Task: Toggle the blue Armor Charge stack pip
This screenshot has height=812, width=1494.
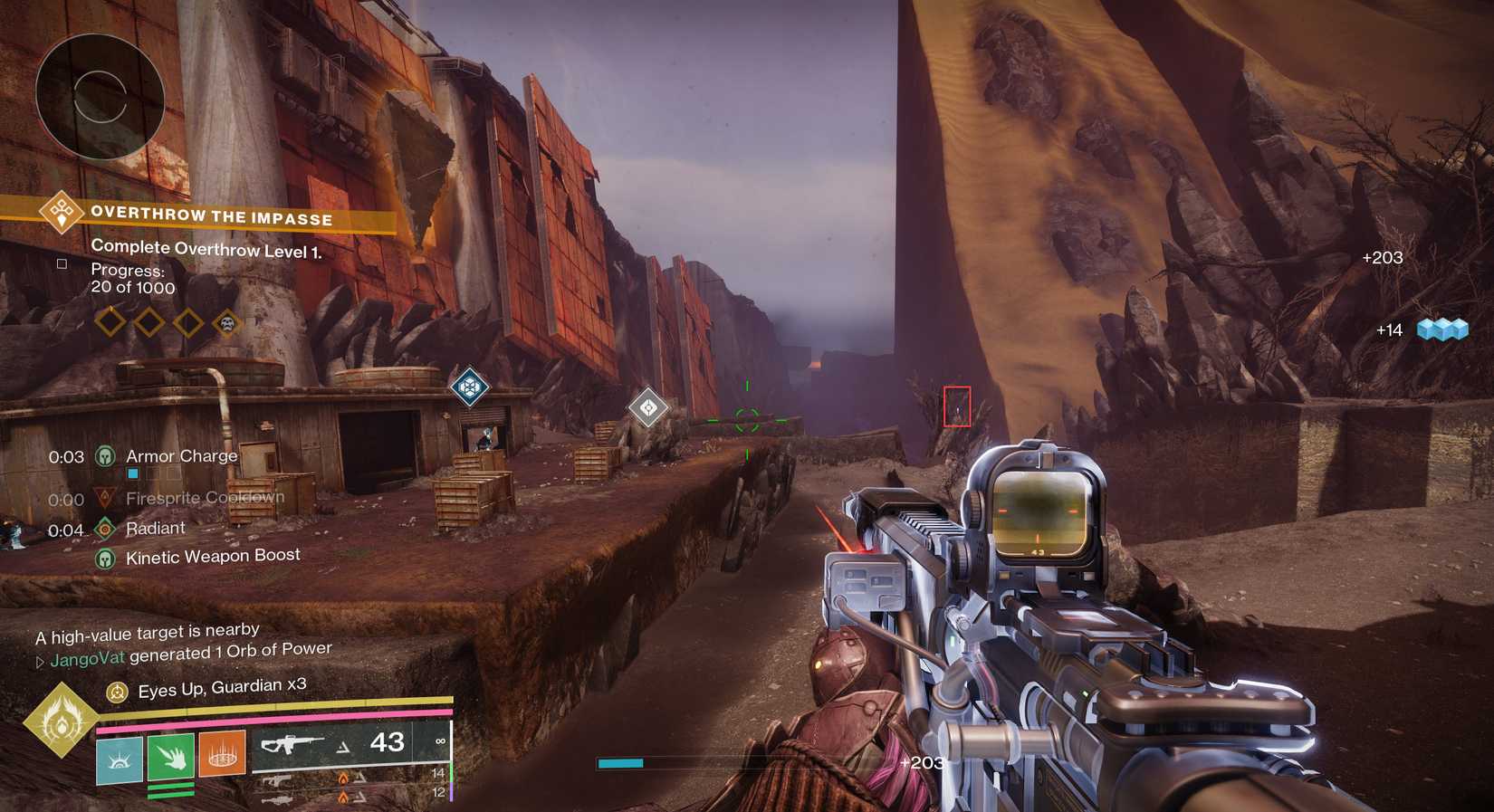Action: click(131, 472)
